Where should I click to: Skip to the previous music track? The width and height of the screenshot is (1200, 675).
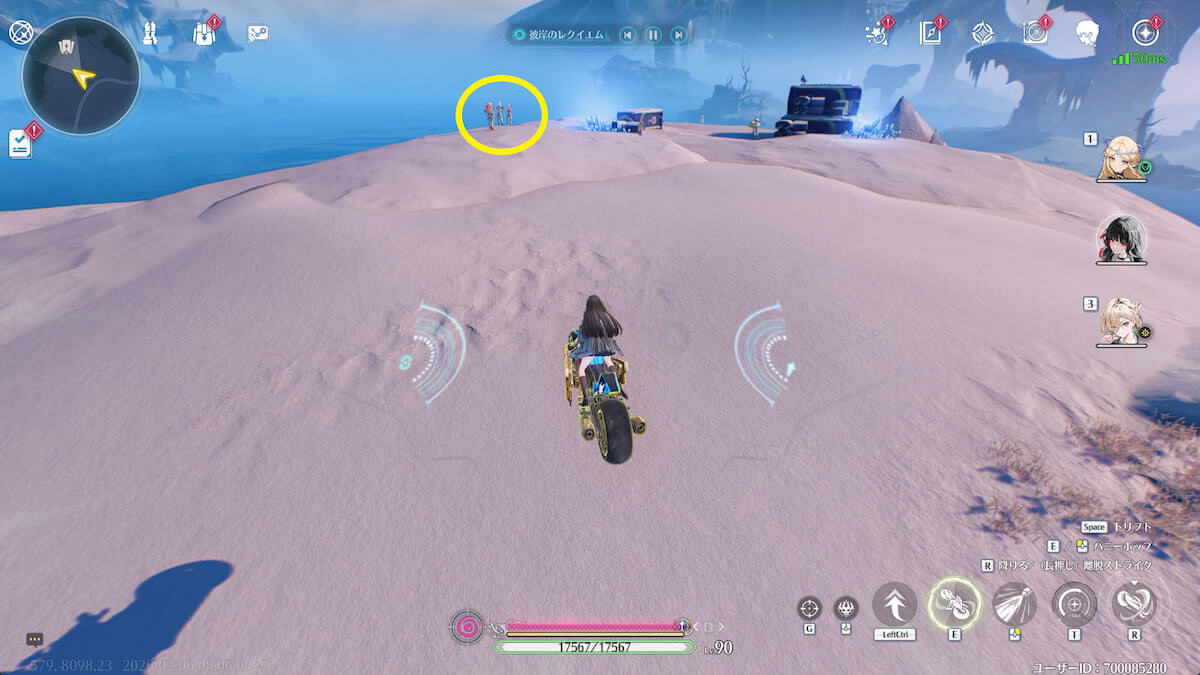(627, 35)
